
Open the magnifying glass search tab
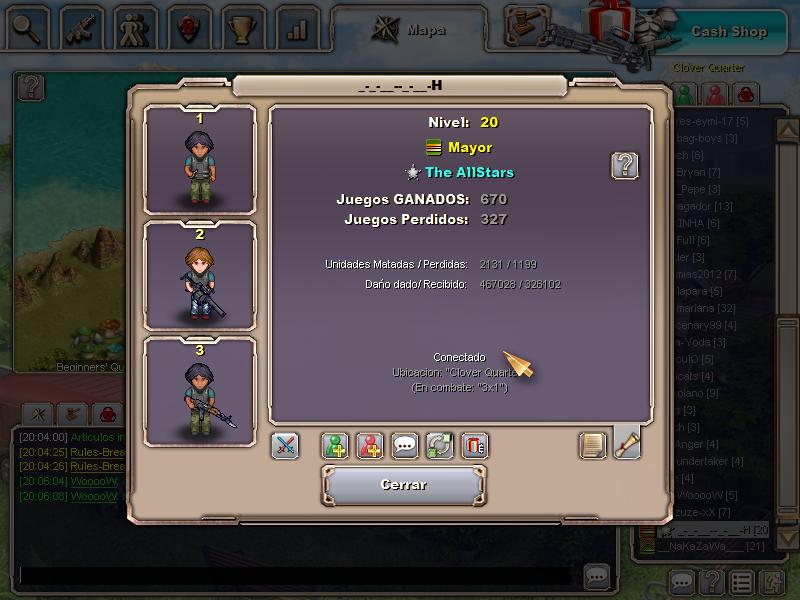point(29,29)
